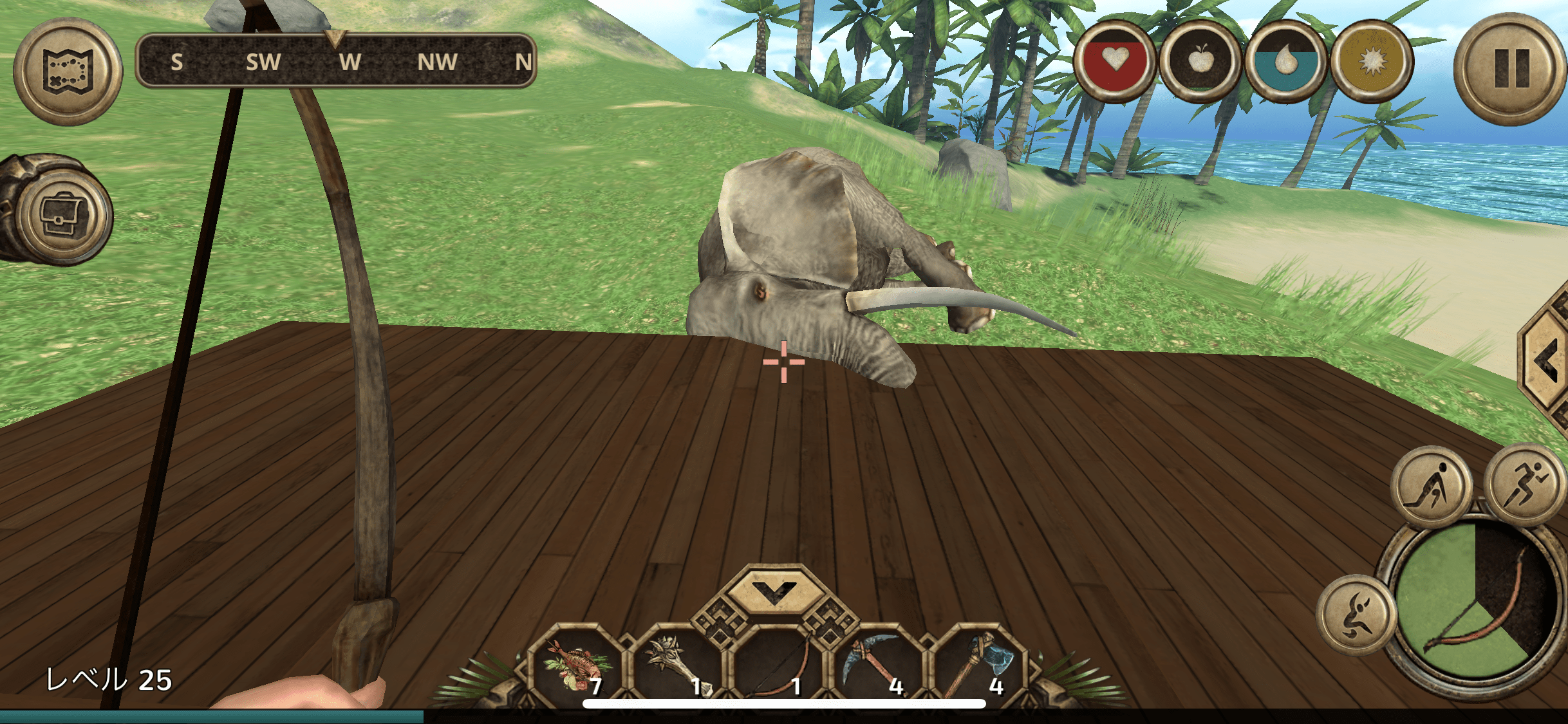Tap the red heart health icon
This screenshot has height=724, width=1568.
[1114, 62]
